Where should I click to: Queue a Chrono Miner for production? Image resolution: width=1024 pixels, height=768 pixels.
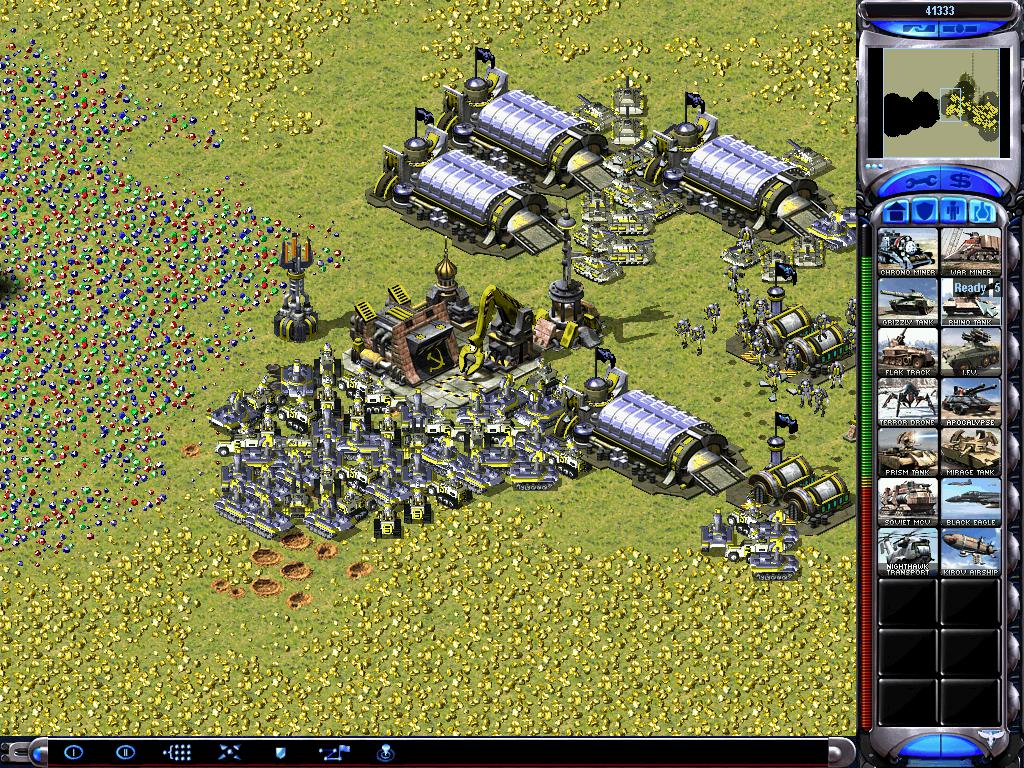pyautogui.click(x=908, y=251)
